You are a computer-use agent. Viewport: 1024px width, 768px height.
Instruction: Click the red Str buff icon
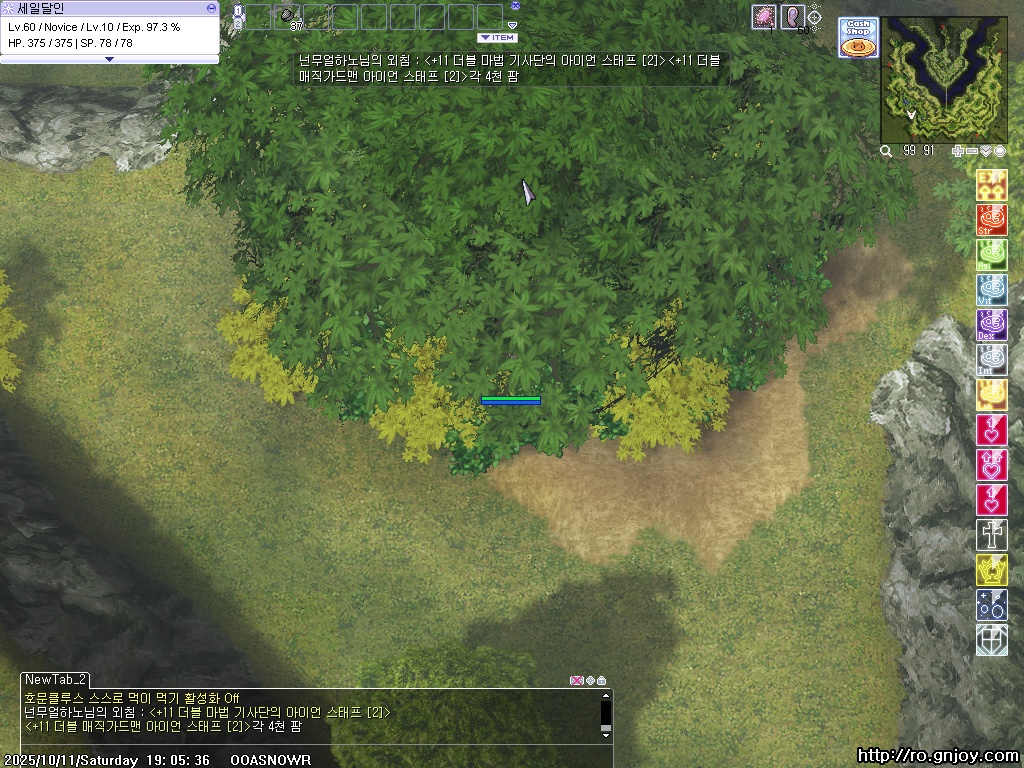point(991,220)
